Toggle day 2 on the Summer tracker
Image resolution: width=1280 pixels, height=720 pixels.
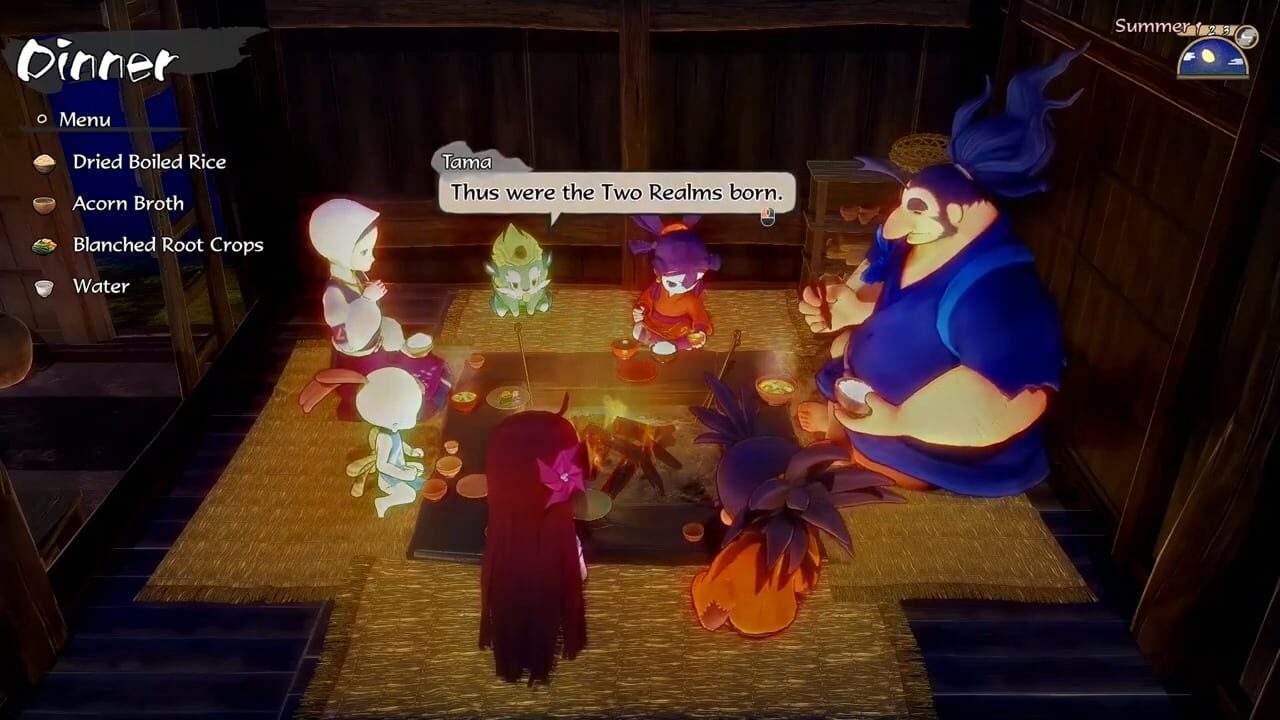[x=1211, y=31]
